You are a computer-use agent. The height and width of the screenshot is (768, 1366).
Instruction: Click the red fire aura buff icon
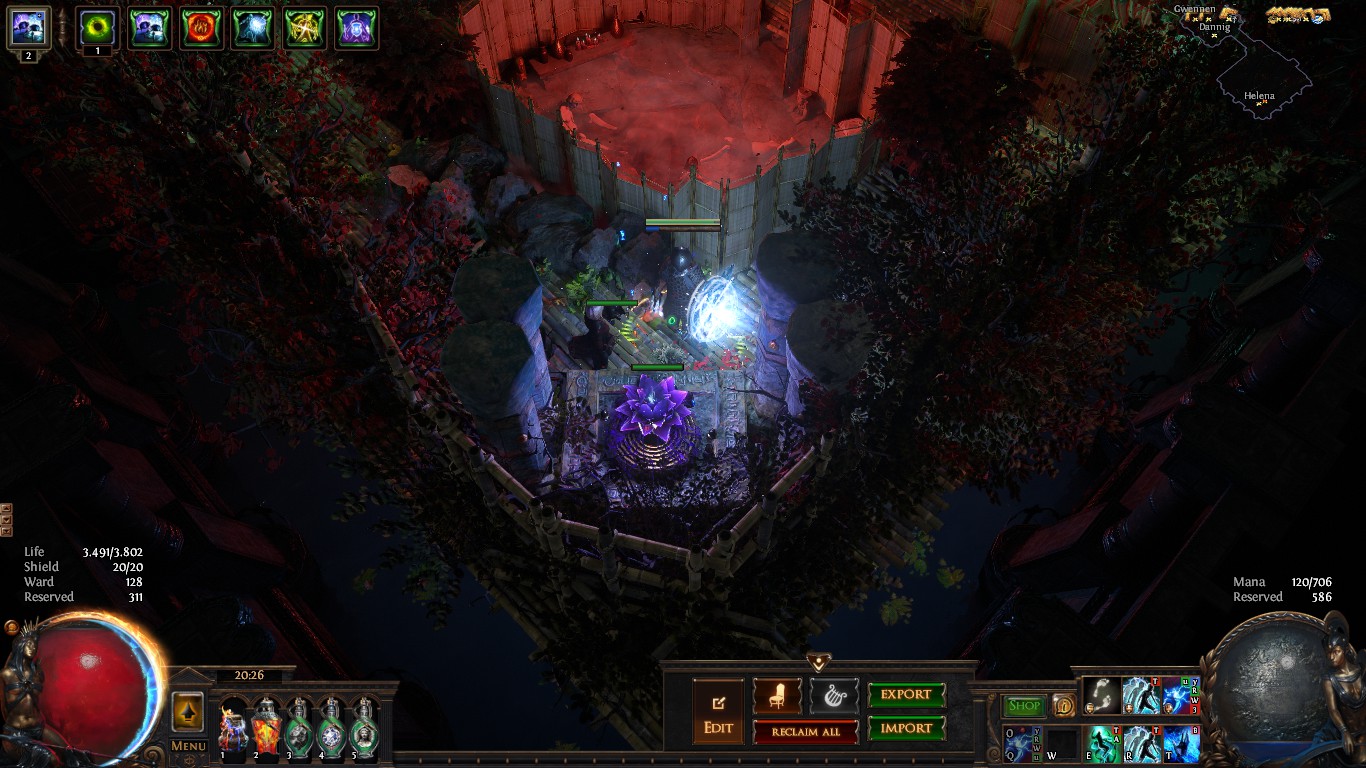(201, 28)
